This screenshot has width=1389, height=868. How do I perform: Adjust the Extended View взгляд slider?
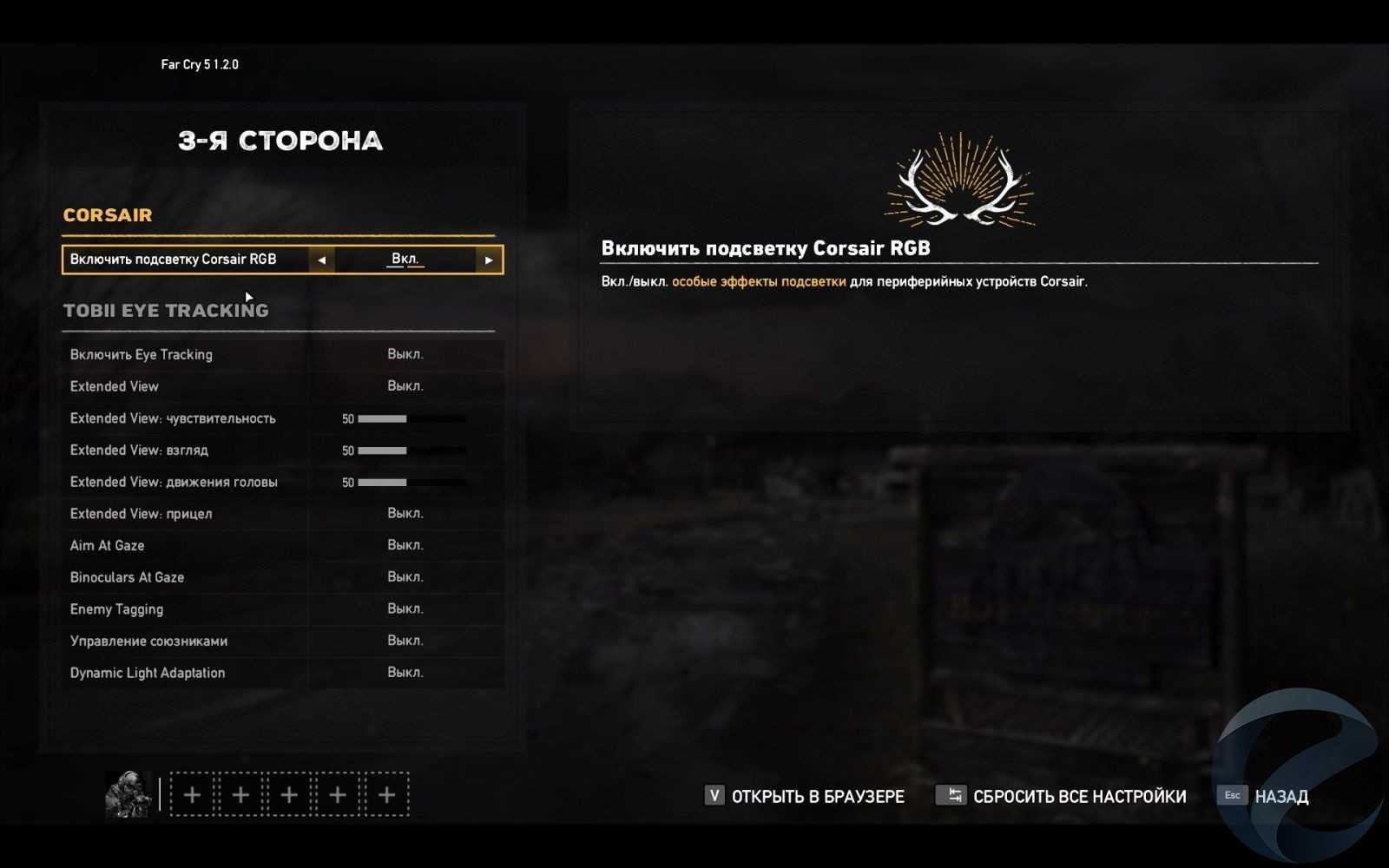click(412, 450)
